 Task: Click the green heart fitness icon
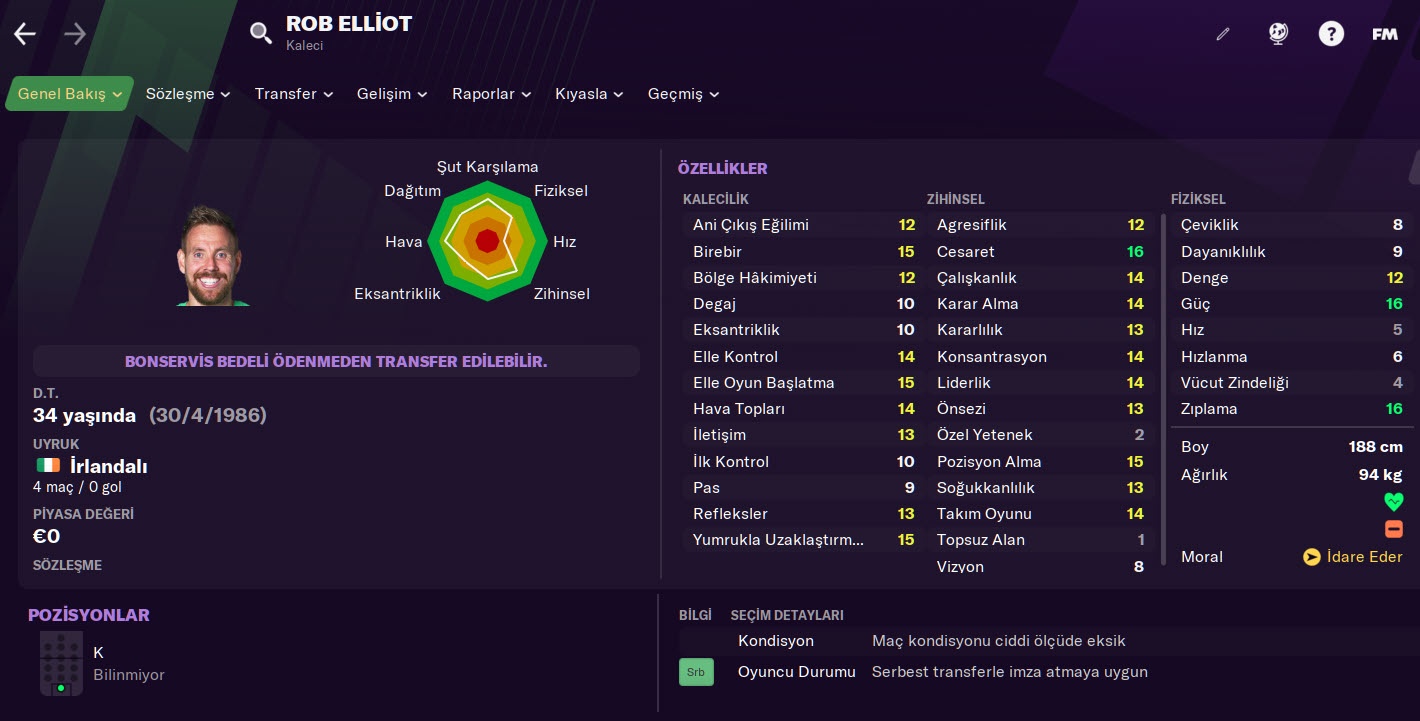pos(1393,502)
